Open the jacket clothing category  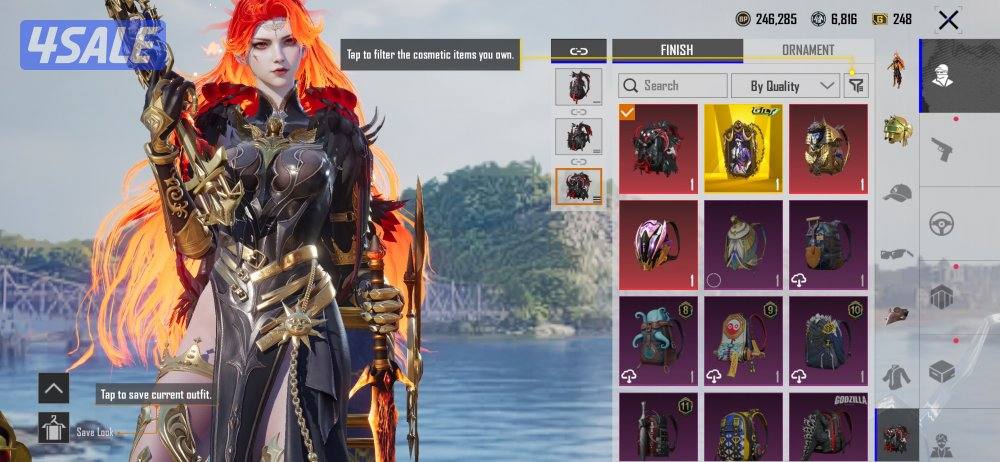897,377
